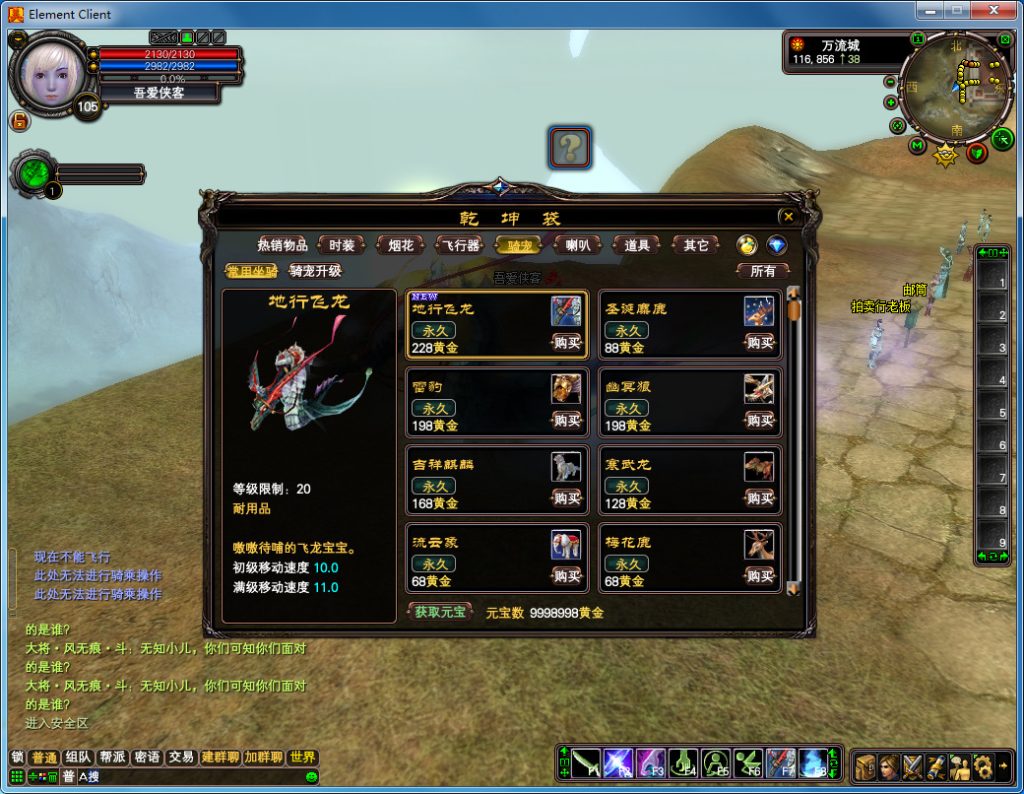Viewport: 1024px width, 794px height.
Task: Open the 时装 shop tab
Action: coord(342,245)
